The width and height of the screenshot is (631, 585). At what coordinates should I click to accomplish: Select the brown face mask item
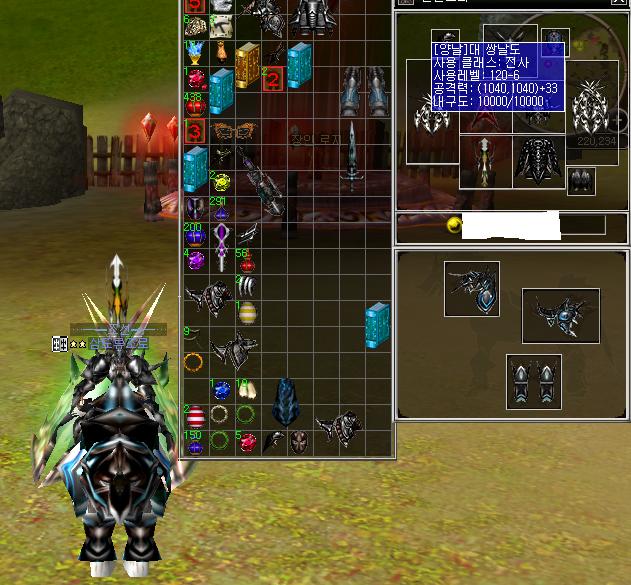298,441
